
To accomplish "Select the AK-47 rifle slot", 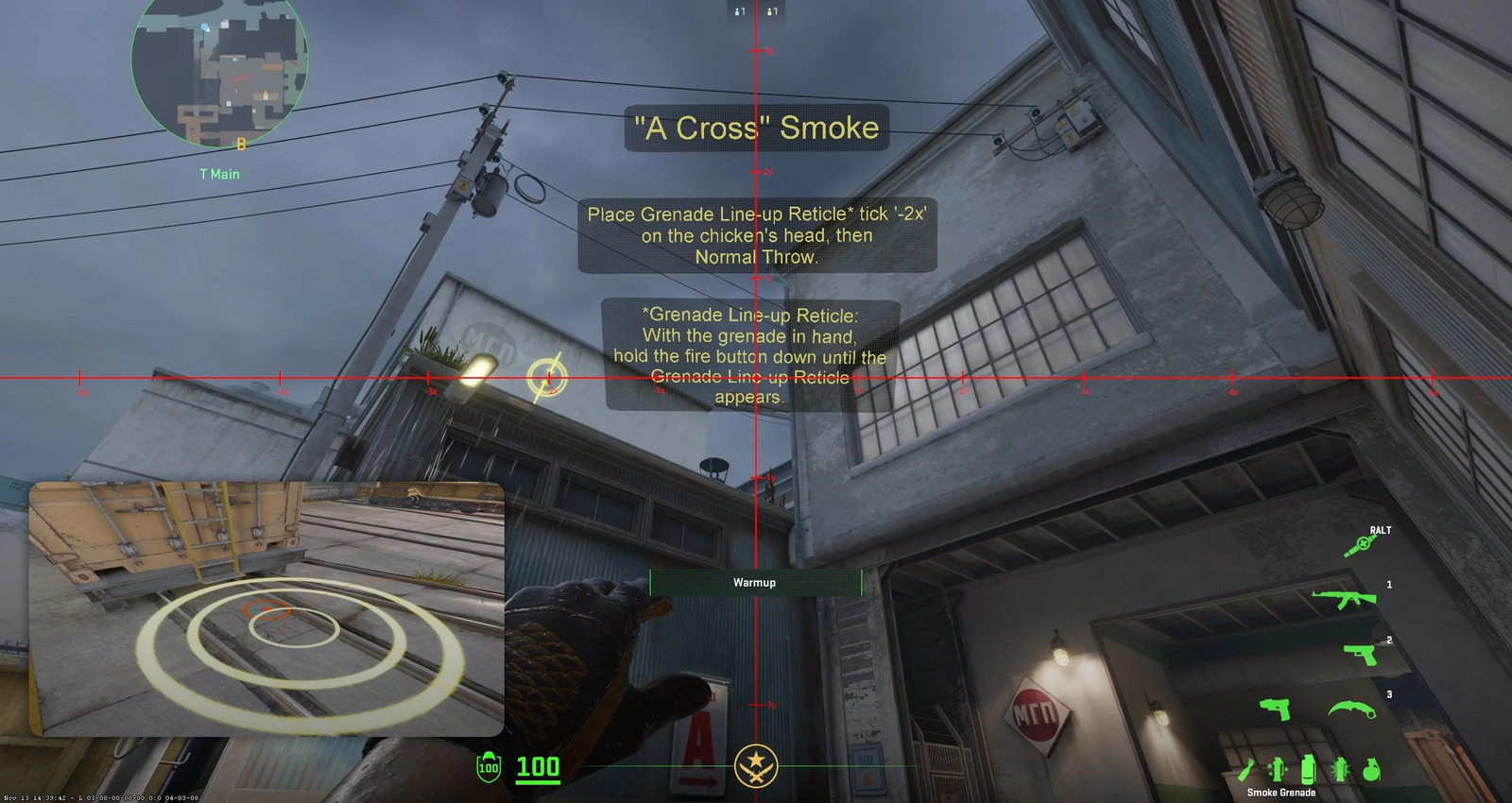I will [x=1342, y=597].
